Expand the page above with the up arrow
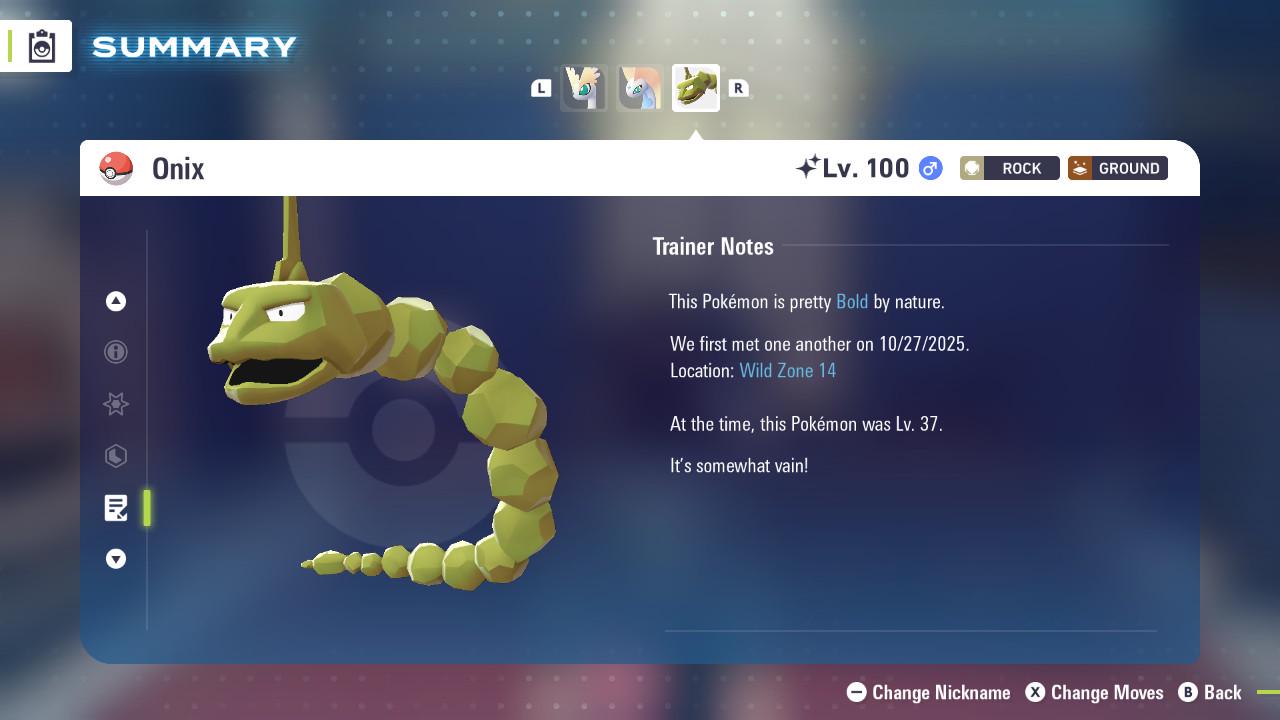The image size is (1280, 720). pos(116,301)
